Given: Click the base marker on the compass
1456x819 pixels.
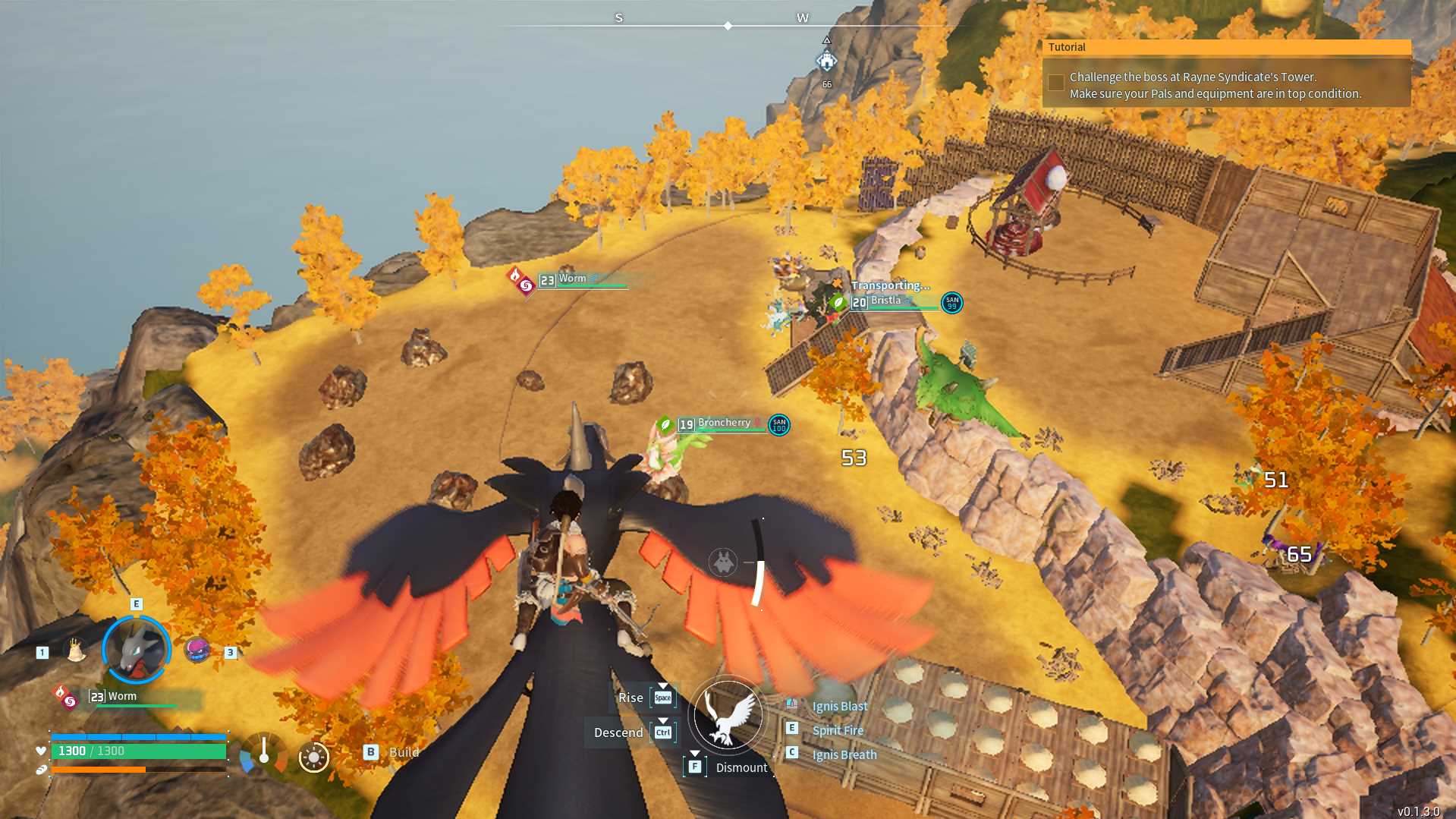Looking at the screenshot, I should 826,61.
